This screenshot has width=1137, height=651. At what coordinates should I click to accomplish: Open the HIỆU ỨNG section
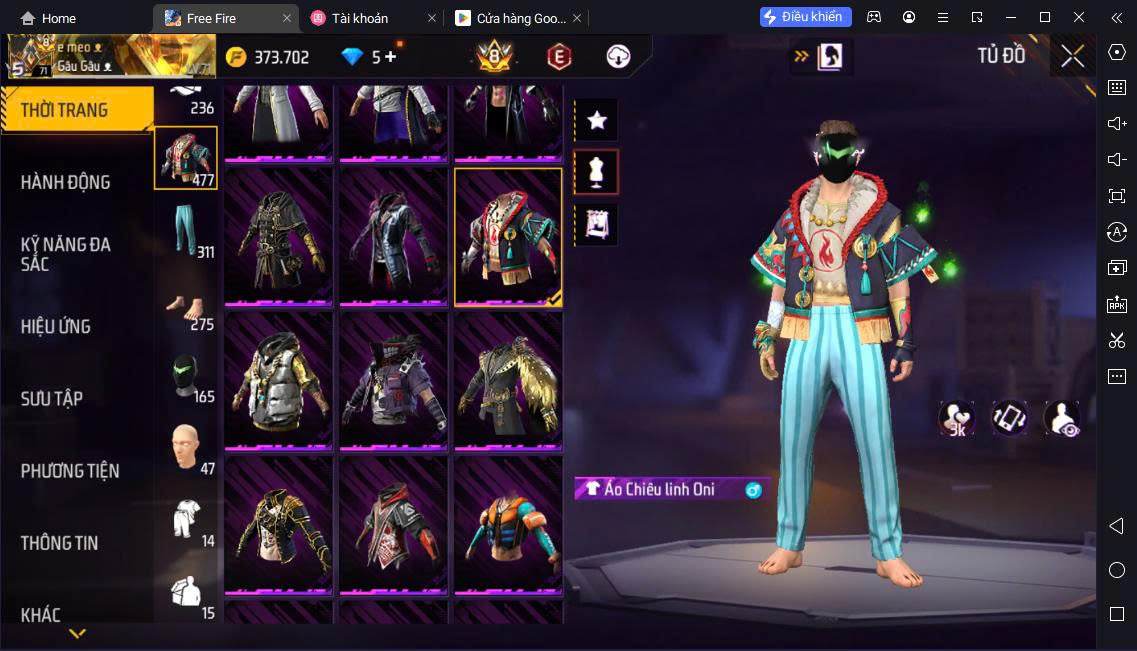pyautogui.click(x=56, y=327)
